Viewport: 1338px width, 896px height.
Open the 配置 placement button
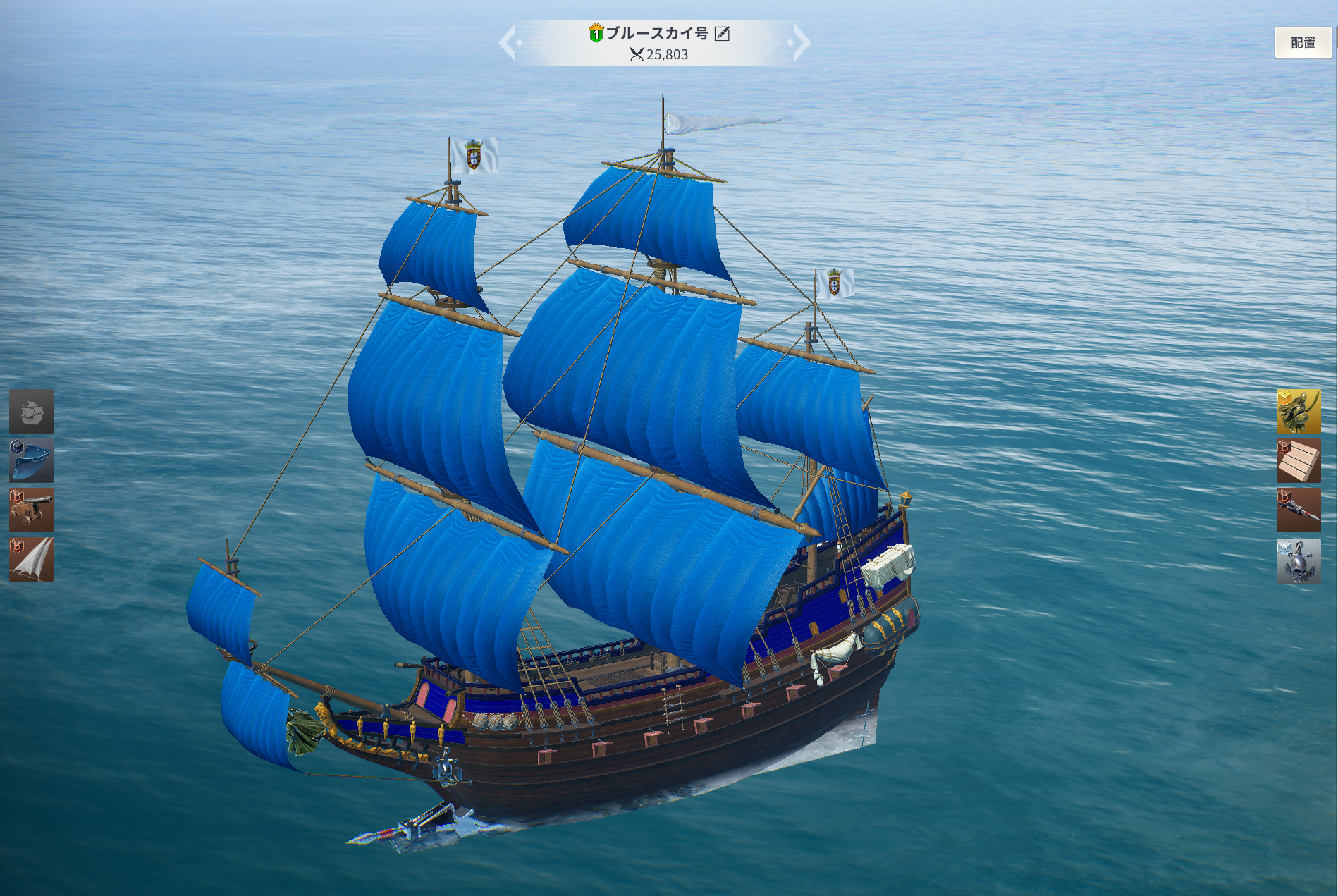pos(1302,43)
